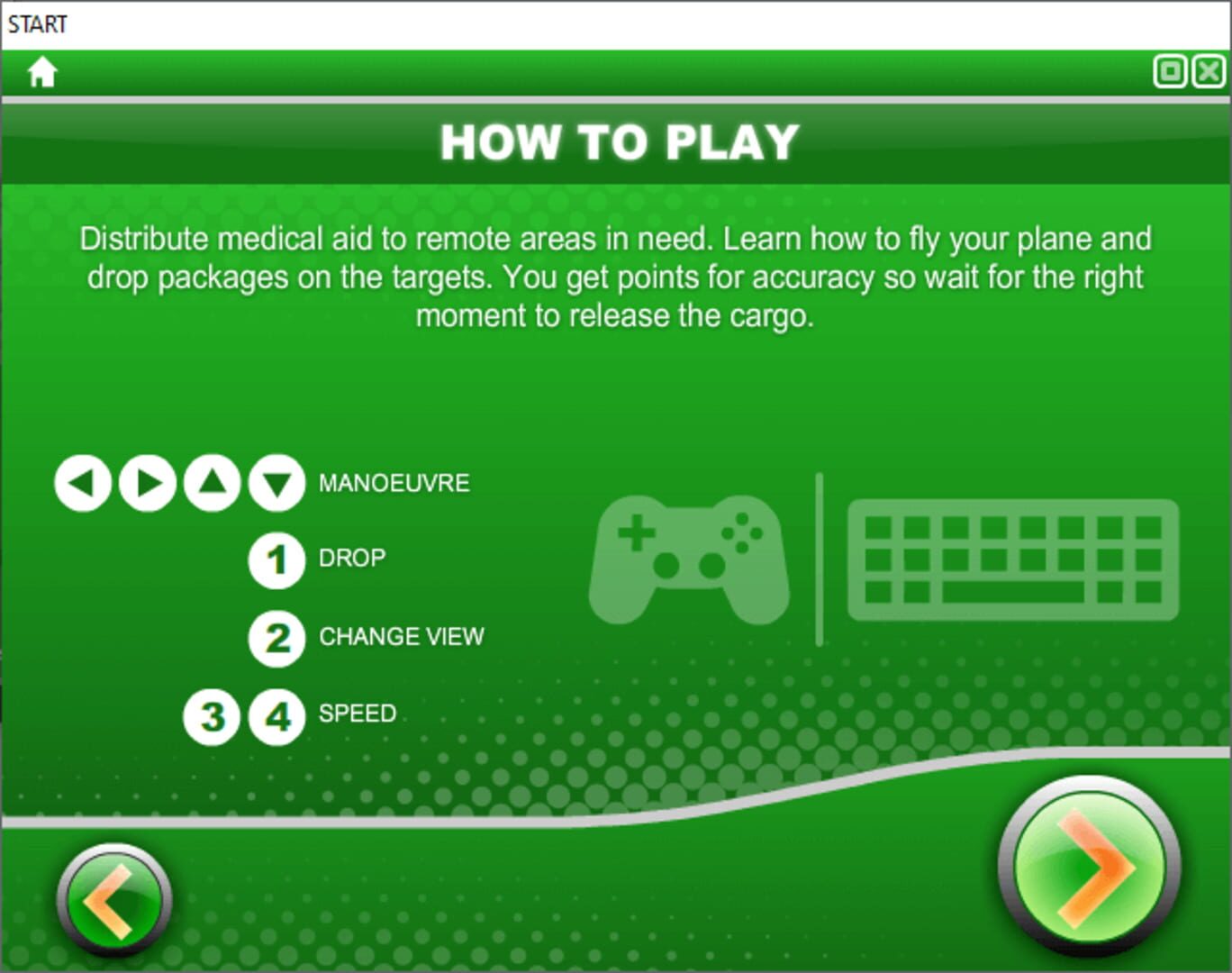
Task: Click the SPEED label text
Action: 357,714
